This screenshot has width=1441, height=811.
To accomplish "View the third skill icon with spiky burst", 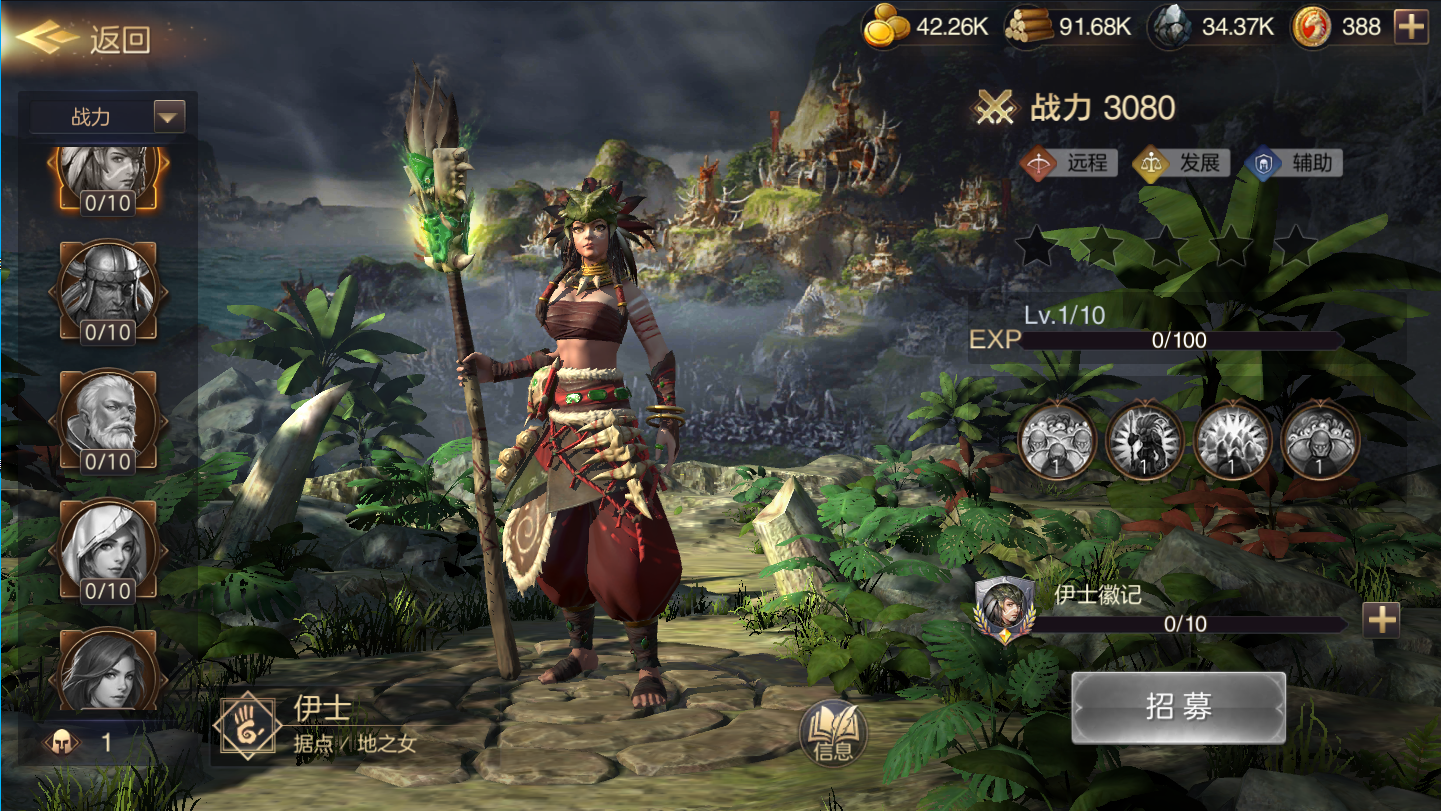I will (1233, 440).
